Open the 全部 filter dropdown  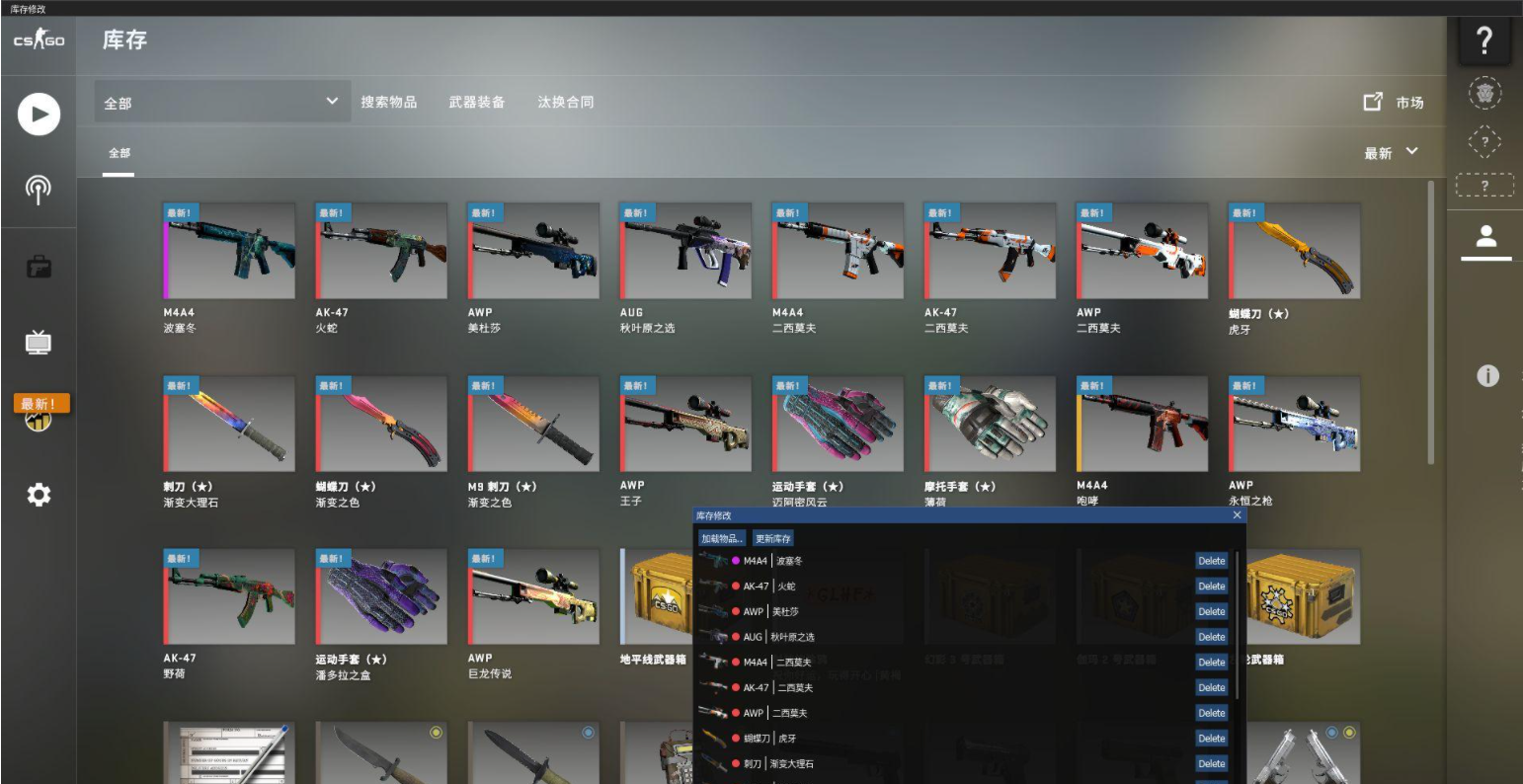pos(219,102)
